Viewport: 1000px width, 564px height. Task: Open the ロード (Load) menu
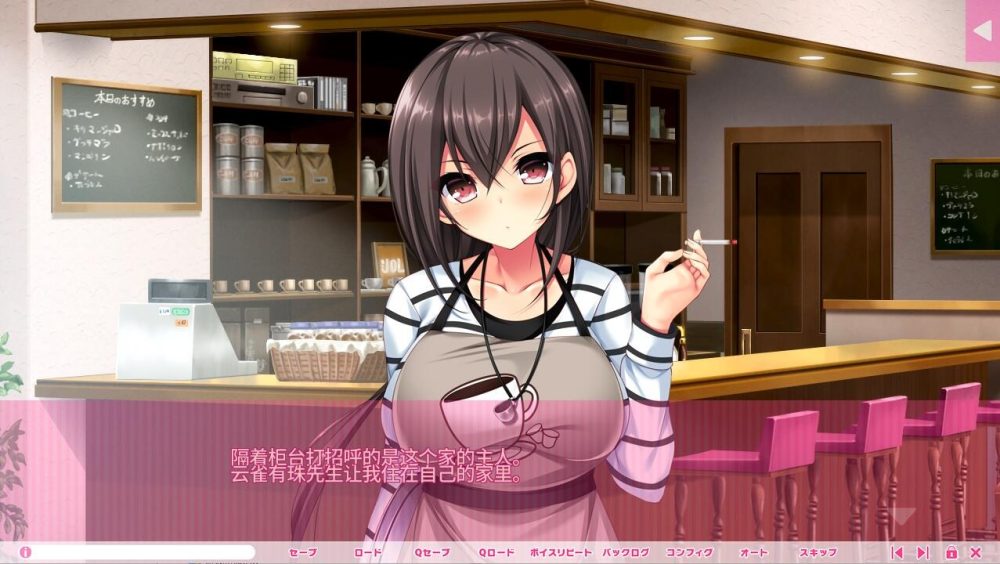pos(367,552)
